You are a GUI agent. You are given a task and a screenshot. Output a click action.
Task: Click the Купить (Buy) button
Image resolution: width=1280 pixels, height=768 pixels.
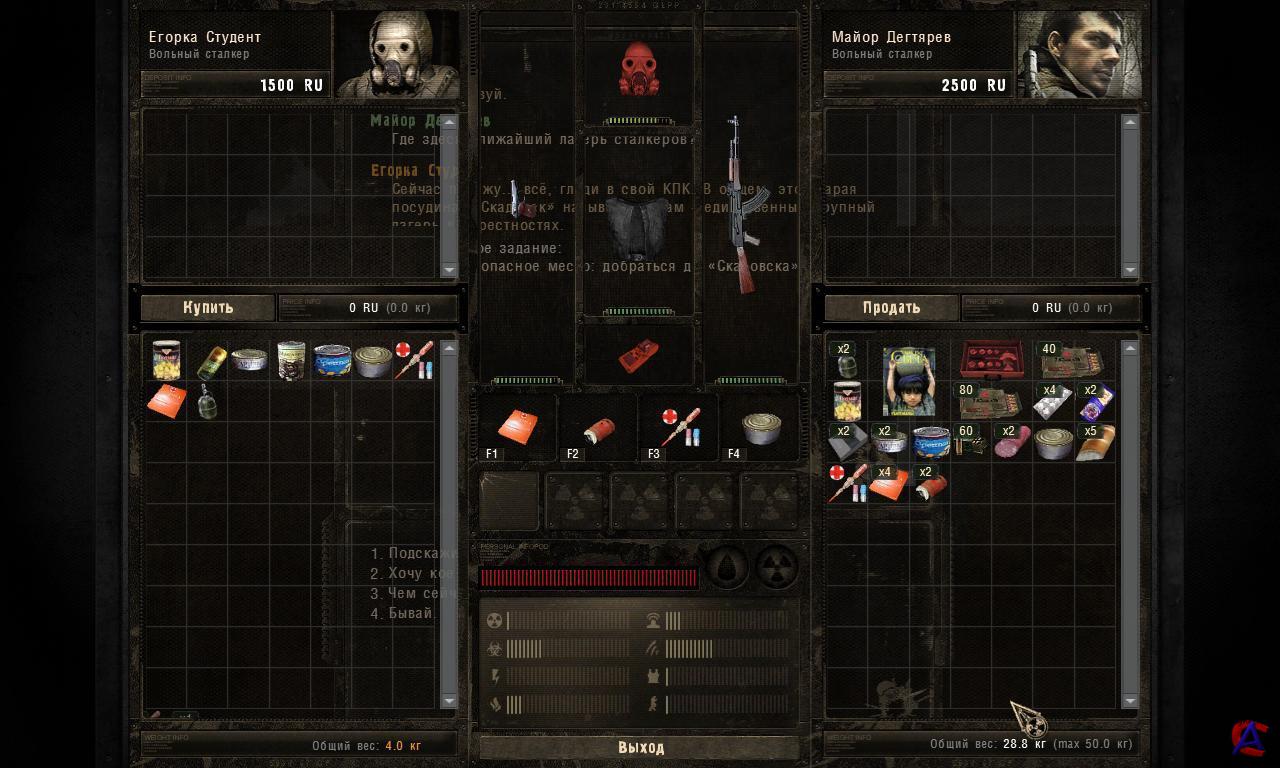tap(208, 308)
